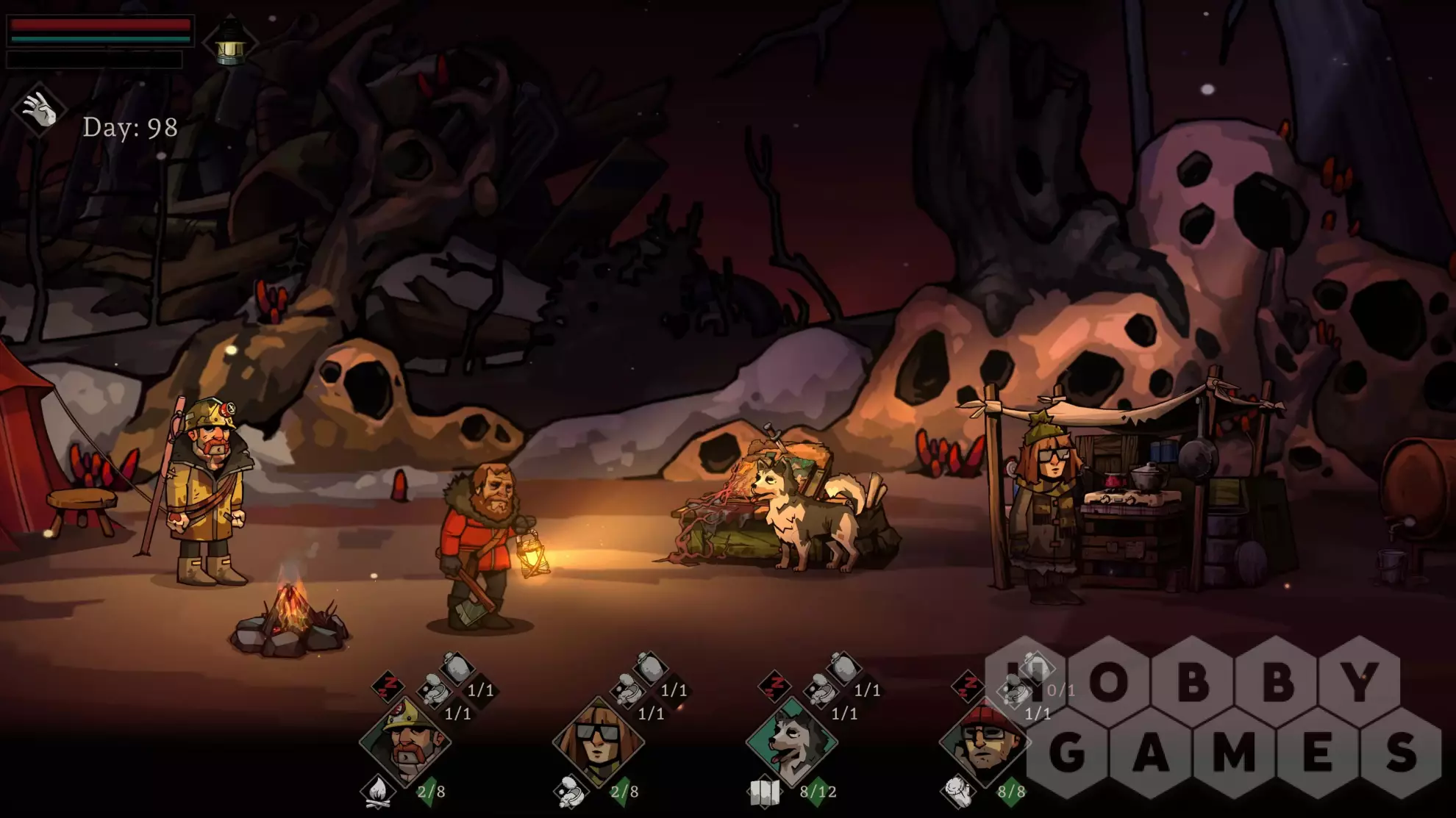
Task: Choose the sunglasses woman's portrait
Action: pyautogui.click(x=598, y=741)
